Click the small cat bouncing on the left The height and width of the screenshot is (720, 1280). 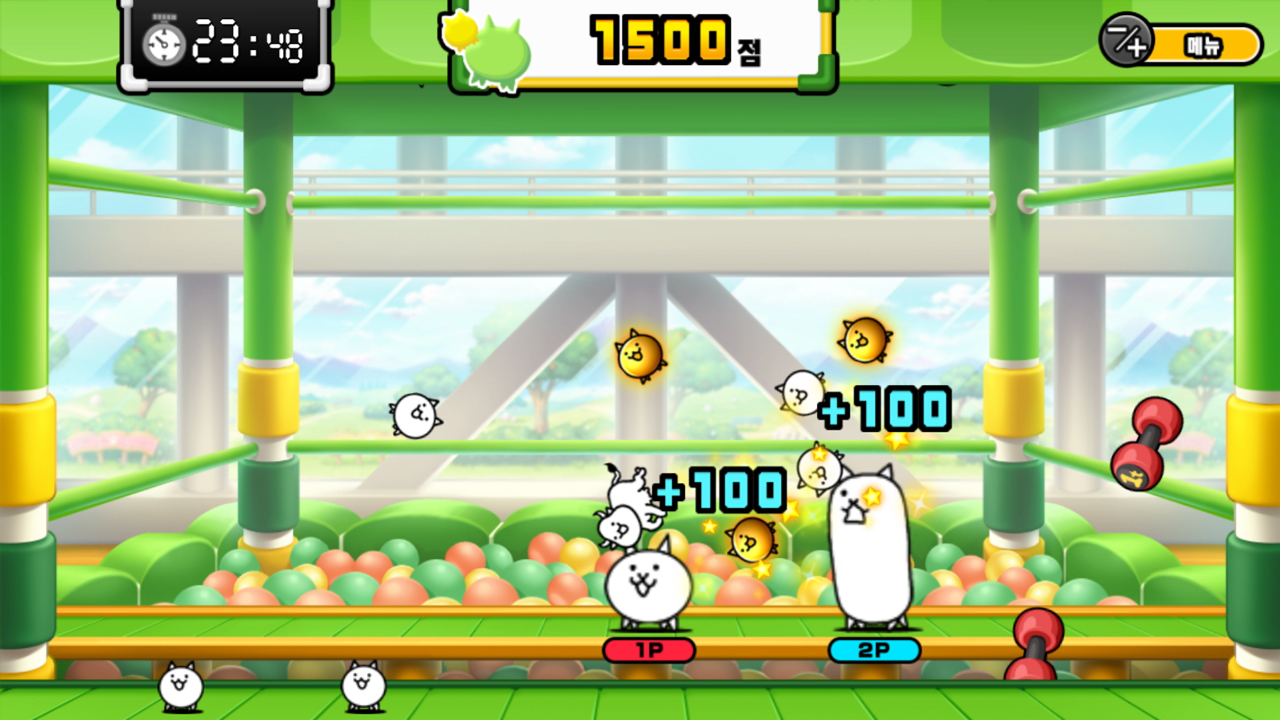click(x=415, y=415)
